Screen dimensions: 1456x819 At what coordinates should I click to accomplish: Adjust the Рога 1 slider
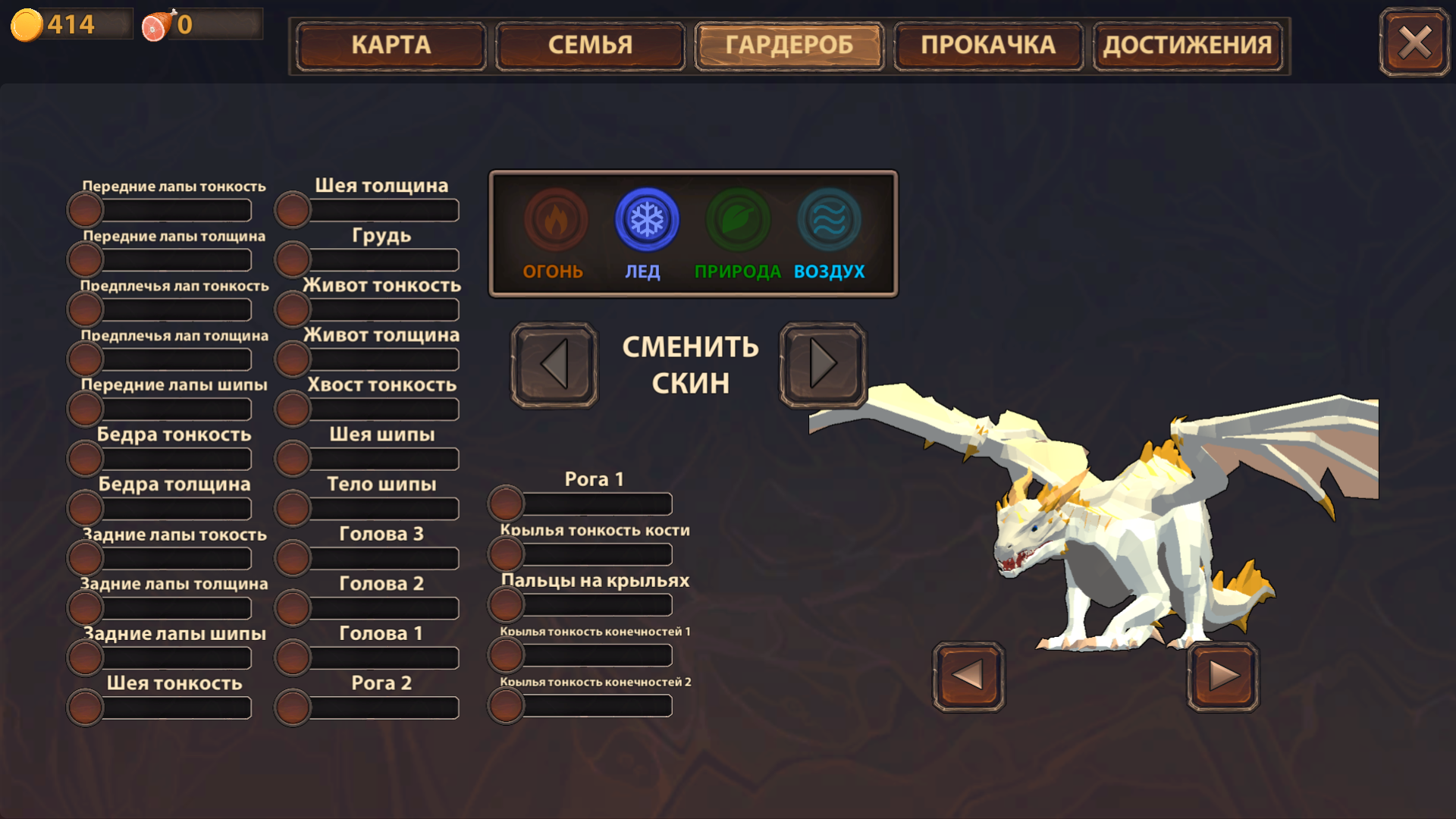click(x=505, y=504)
